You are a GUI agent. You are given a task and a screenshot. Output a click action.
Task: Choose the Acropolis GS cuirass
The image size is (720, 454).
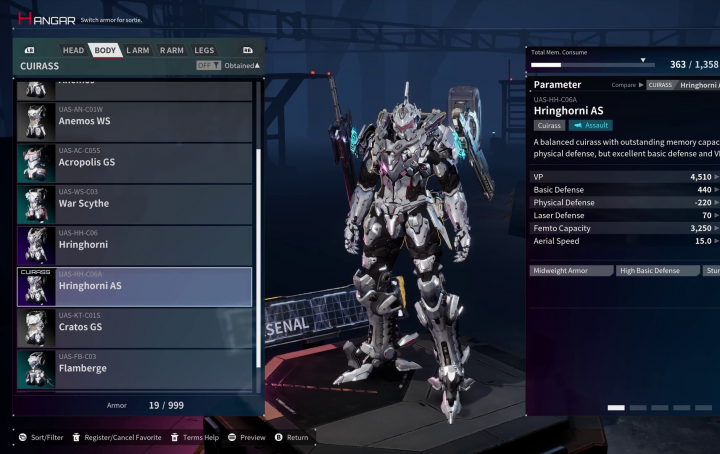click(x=134, y=162)
